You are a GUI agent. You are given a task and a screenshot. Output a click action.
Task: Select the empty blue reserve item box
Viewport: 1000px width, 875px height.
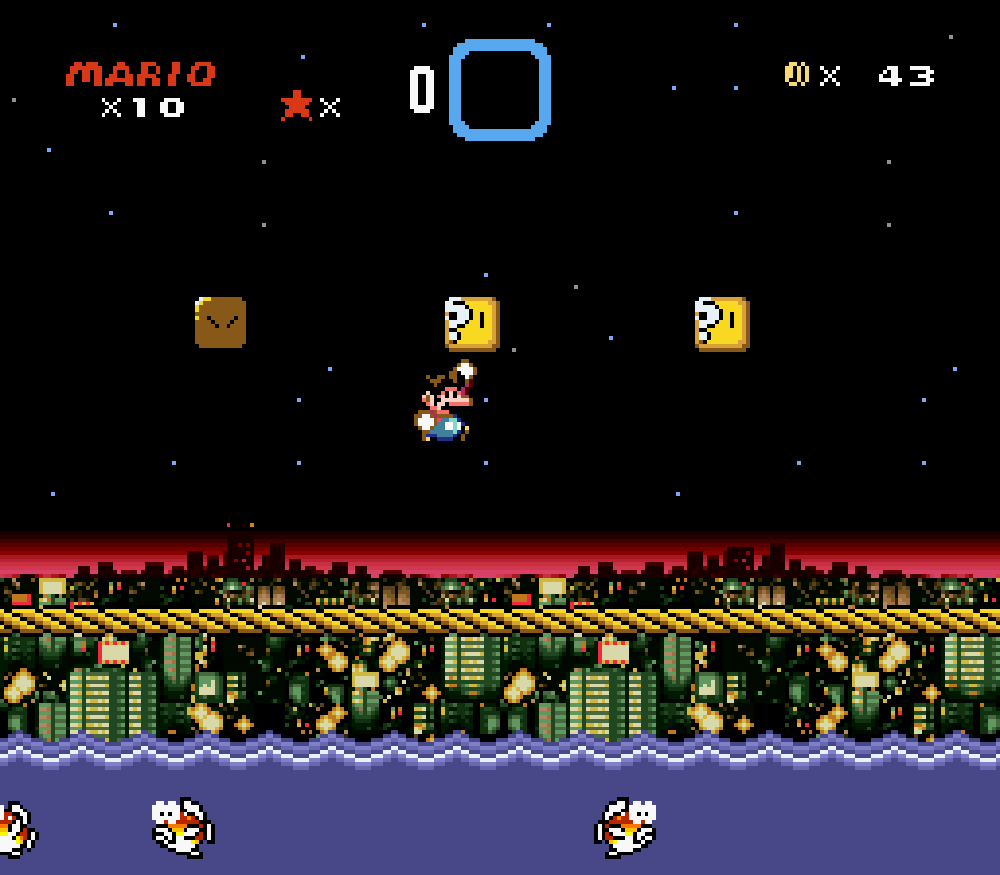point(499,90)
